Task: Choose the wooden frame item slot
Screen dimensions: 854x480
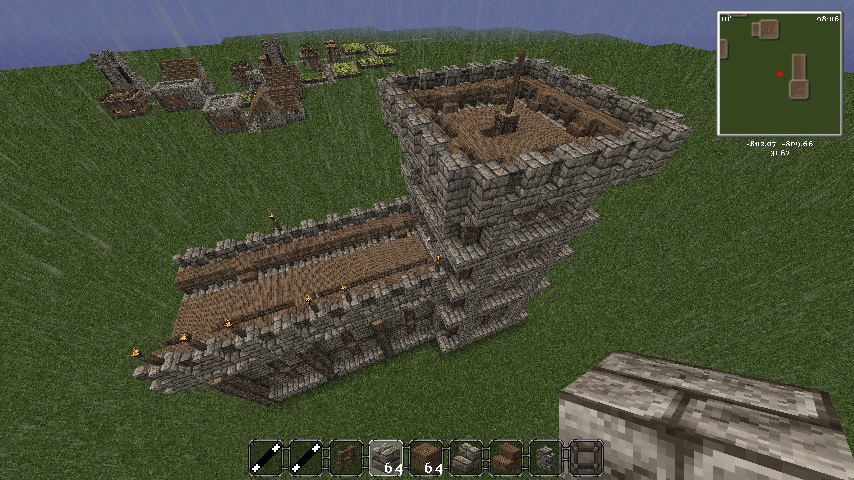Action: coord(586,457)
